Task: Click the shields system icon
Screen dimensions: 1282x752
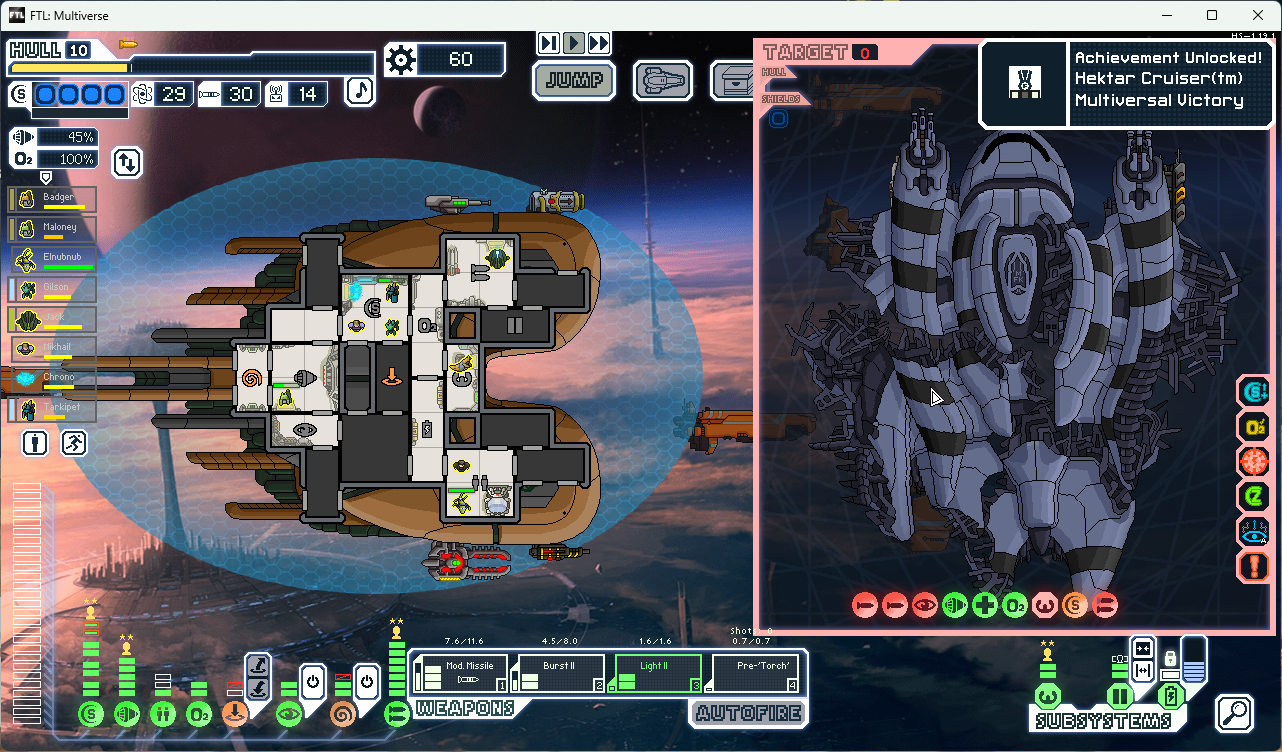Action: pyautogui.click(x=92, y=714)
